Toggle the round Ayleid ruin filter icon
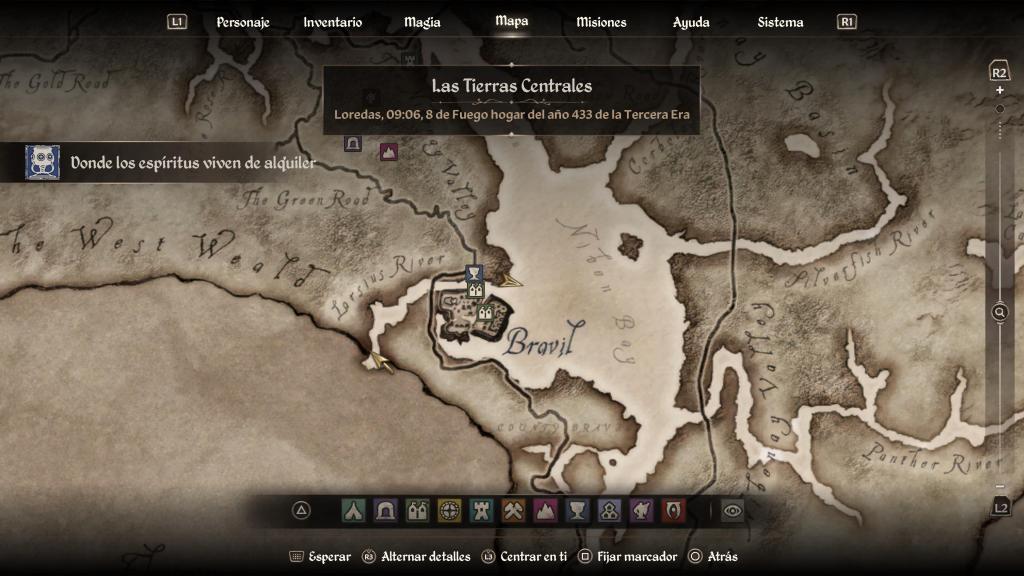The width and height of the screenshot is (1024, 576). pyautogui.click(x=449, y=511)
